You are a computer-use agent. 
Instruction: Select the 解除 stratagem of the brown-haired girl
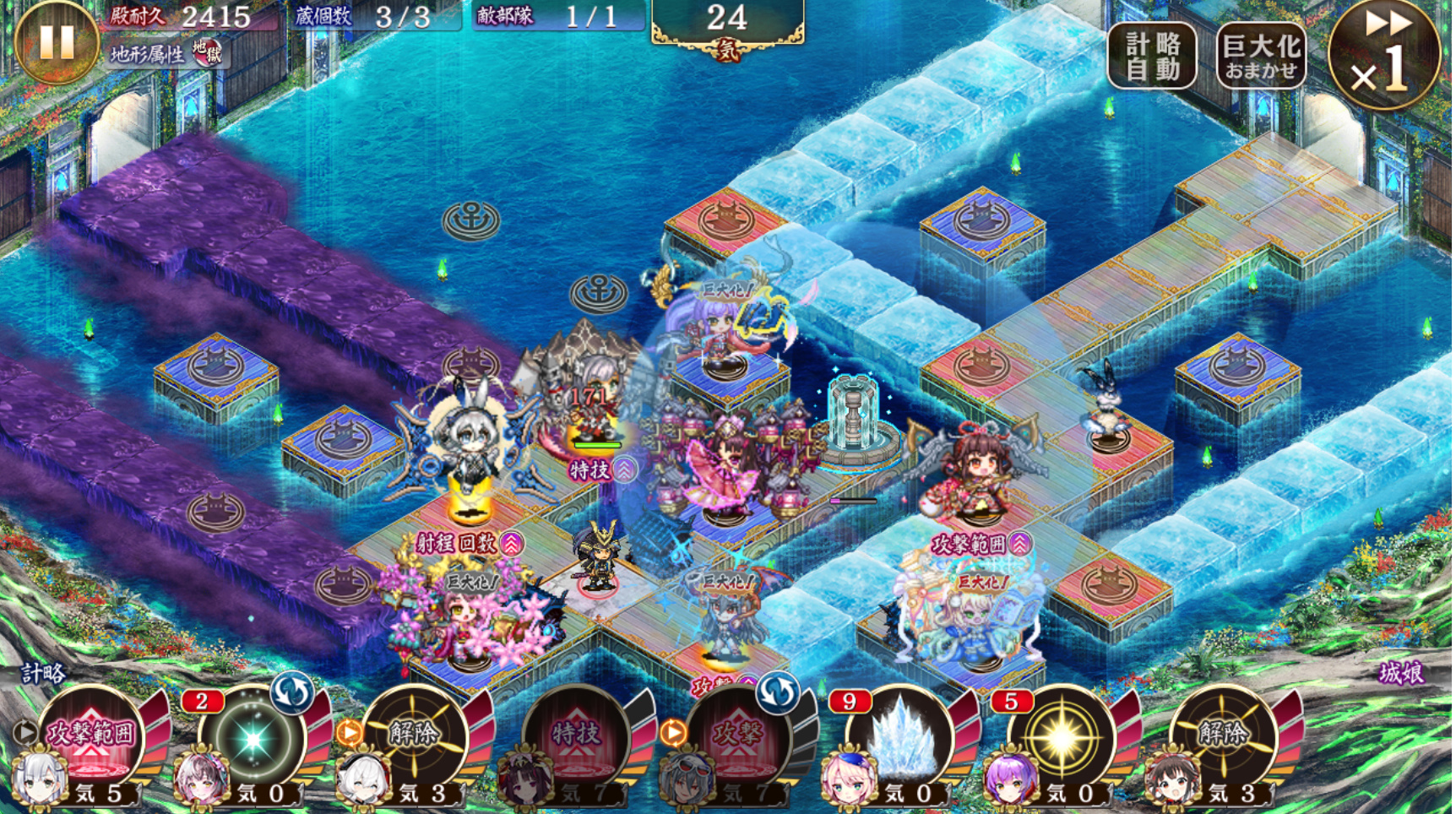click(1223, 733)
